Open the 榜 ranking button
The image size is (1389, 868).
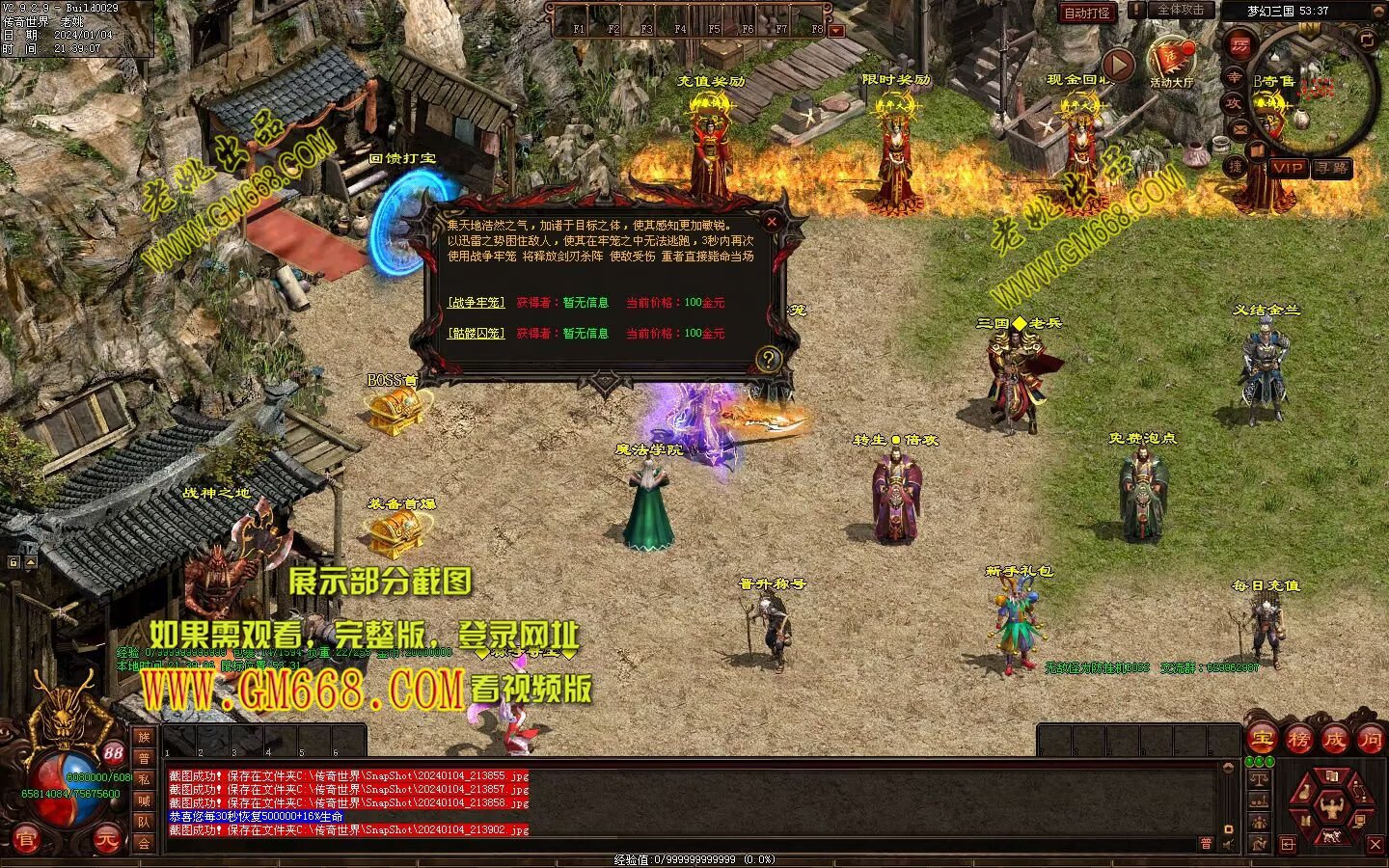[x=1298, y=740]
